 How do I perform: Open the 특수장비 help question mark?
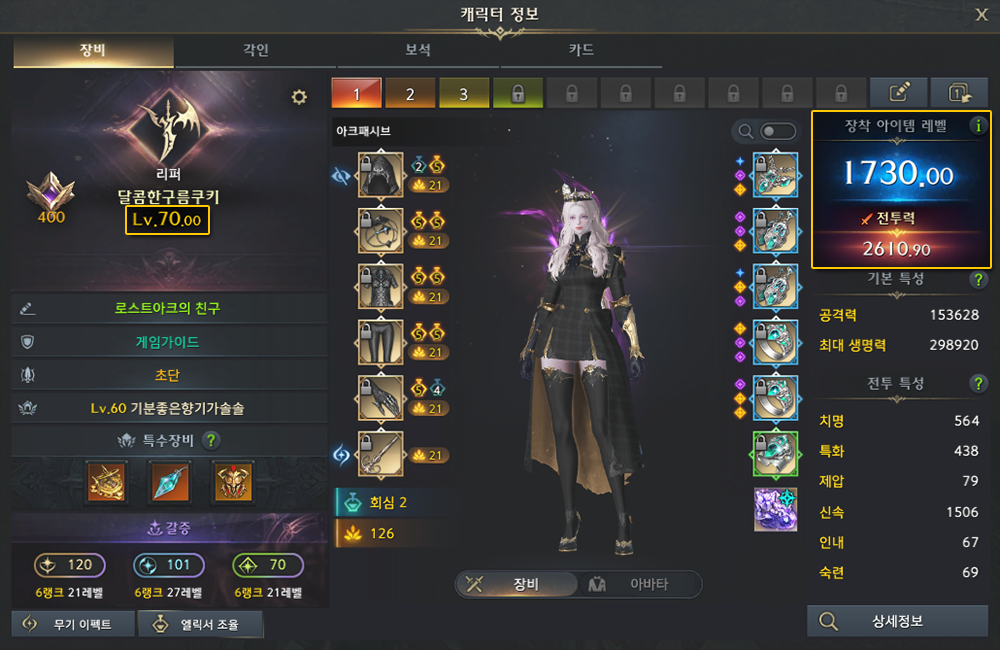point(212,440)
